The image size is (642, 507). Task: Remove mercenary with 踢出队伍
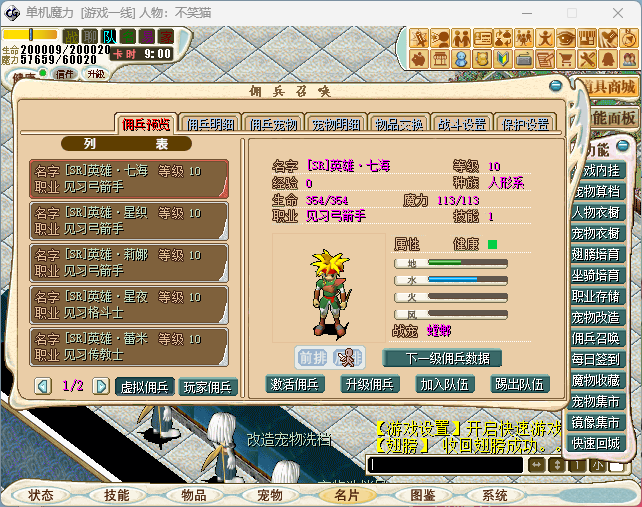click(x=520, y=383)
